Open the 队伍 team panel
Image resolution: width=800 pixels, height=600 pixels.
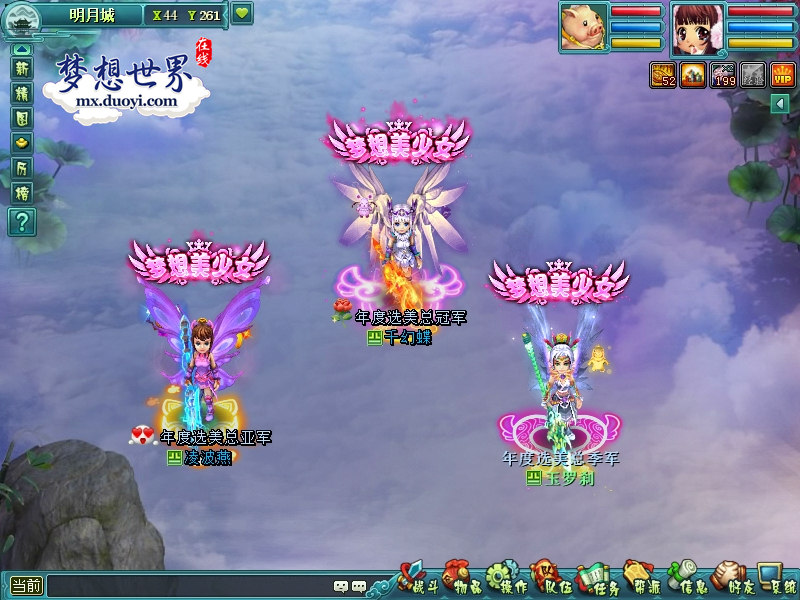click(x=547, y=580)
